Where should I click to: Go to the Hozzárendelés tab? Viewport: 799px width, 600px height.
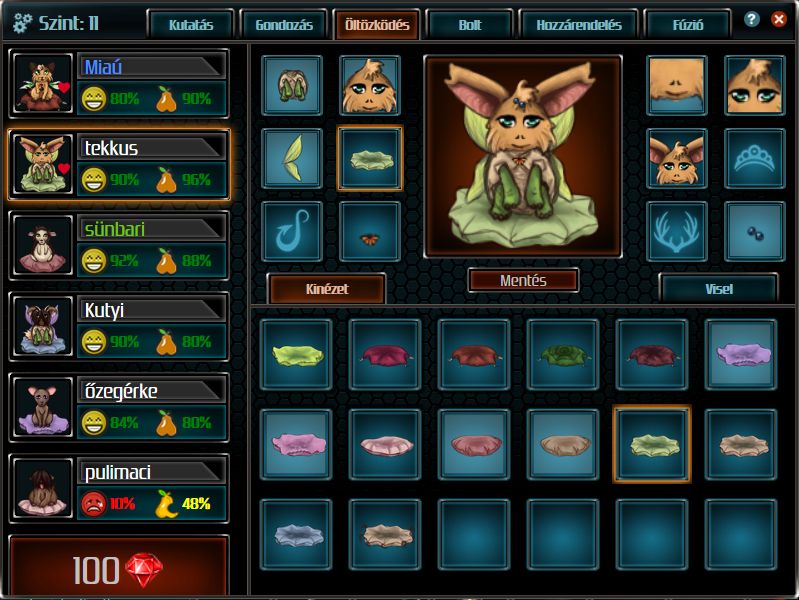point(579,25)
